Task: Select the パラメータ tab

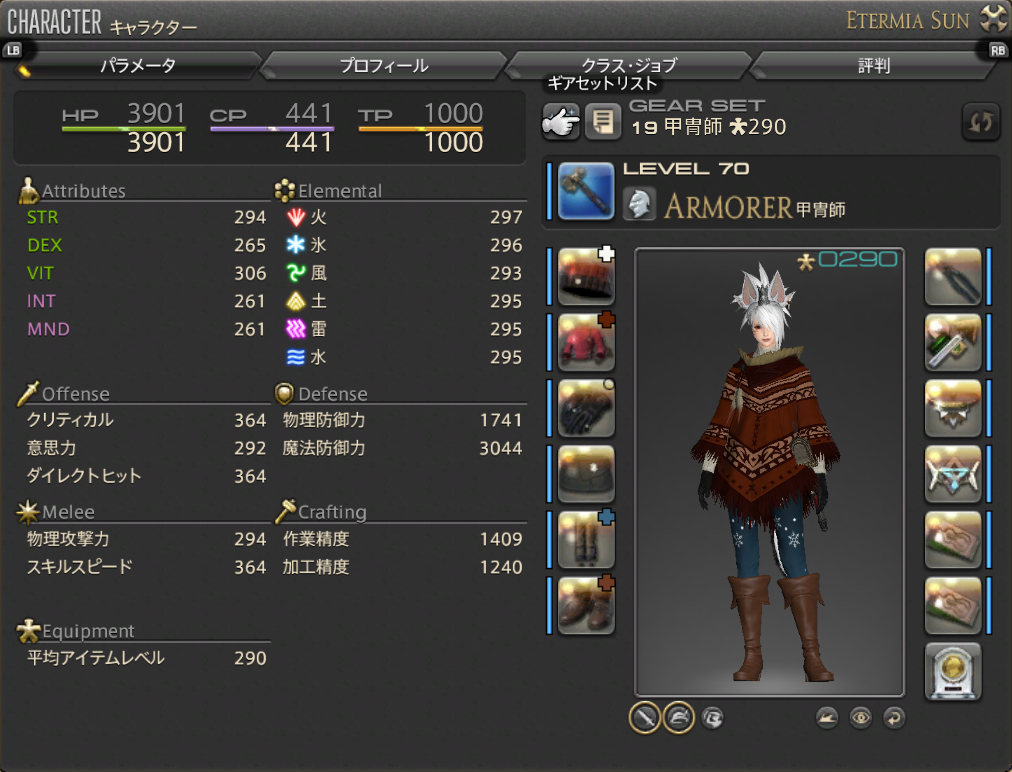Action: click(138, 66)
